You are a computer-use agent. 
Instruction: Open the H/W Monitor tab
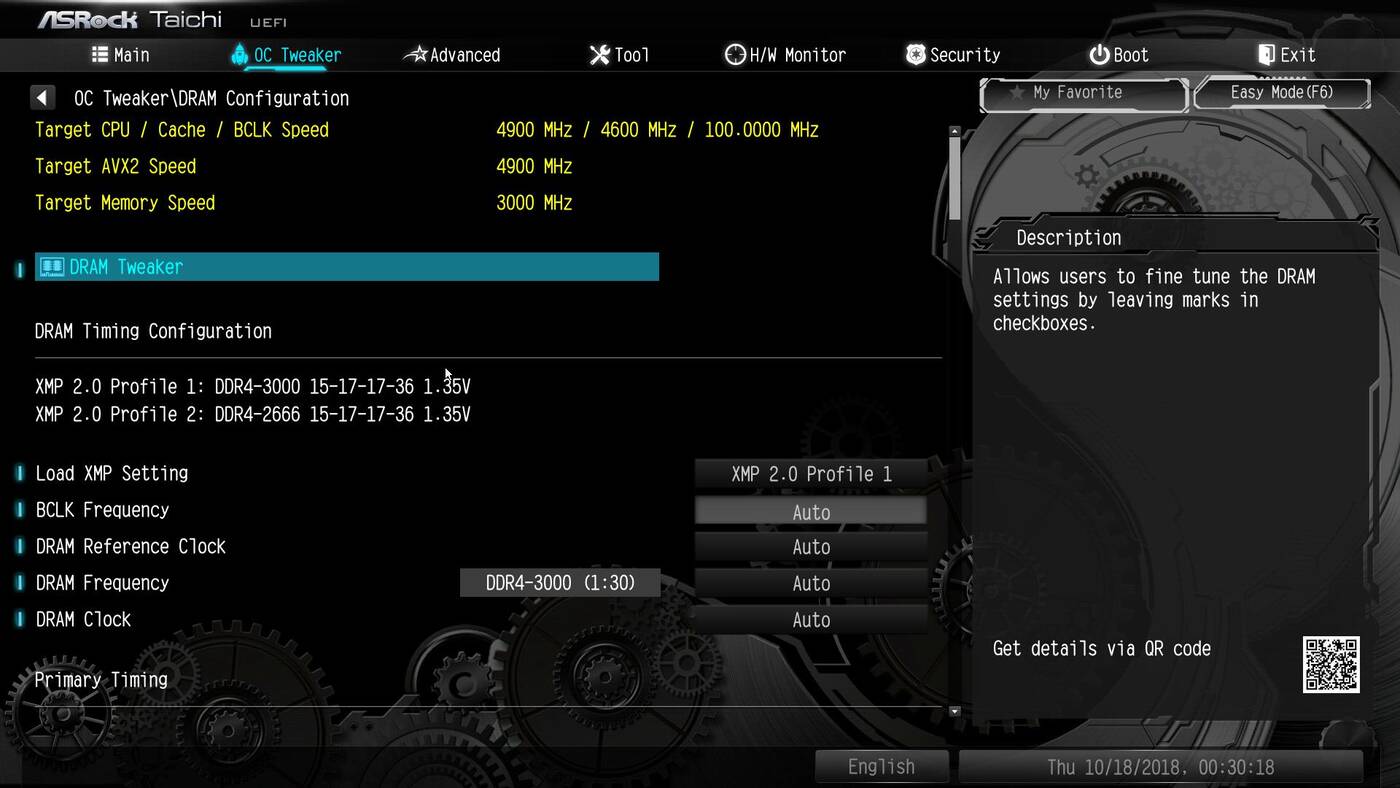tap(785, 55)
